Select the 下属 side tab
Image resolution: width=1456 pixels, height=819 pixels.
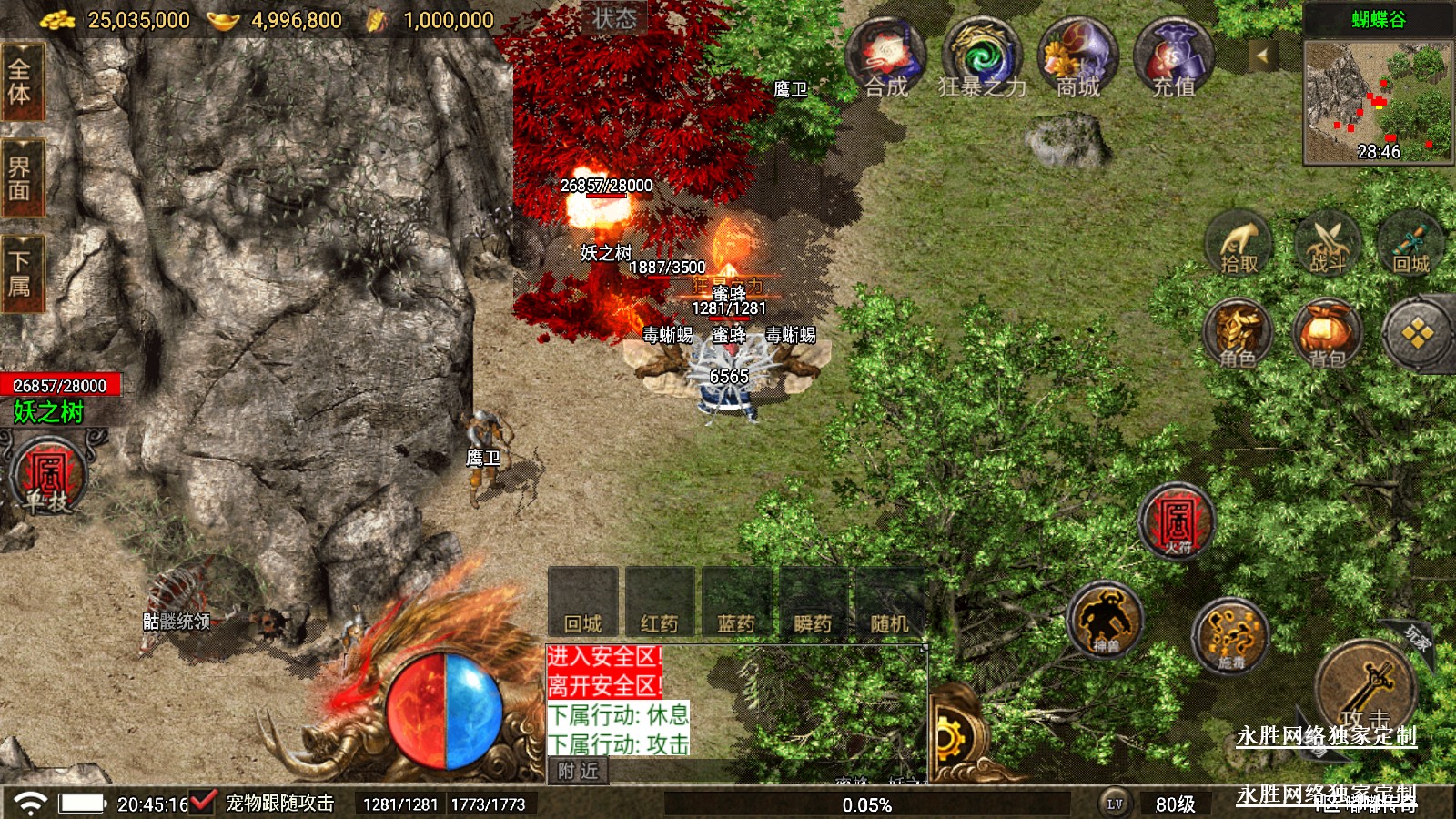click(x=20, y=273)
